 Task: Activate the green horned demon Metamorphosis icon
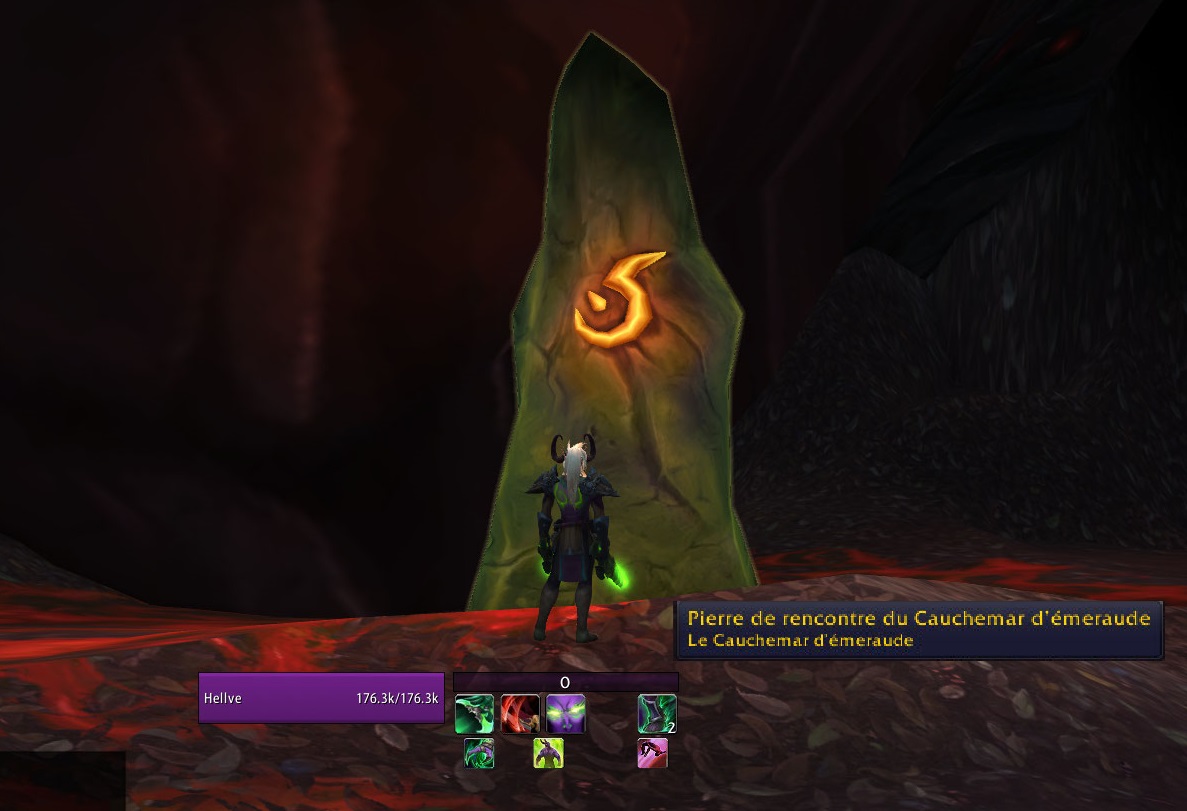pyautogui.click(x=548, y=753)
